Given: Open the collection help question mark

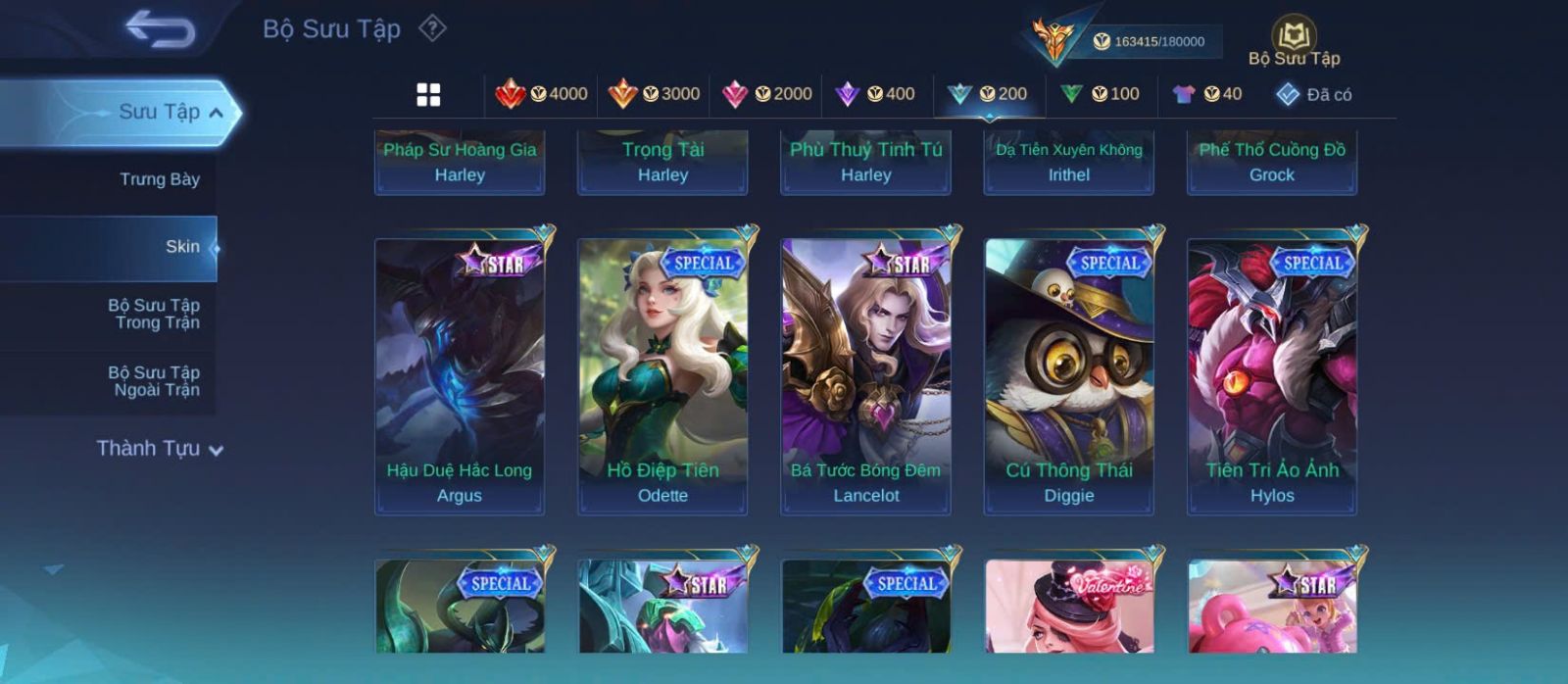Looking at the screenshot, I should [x=432, y=28].
